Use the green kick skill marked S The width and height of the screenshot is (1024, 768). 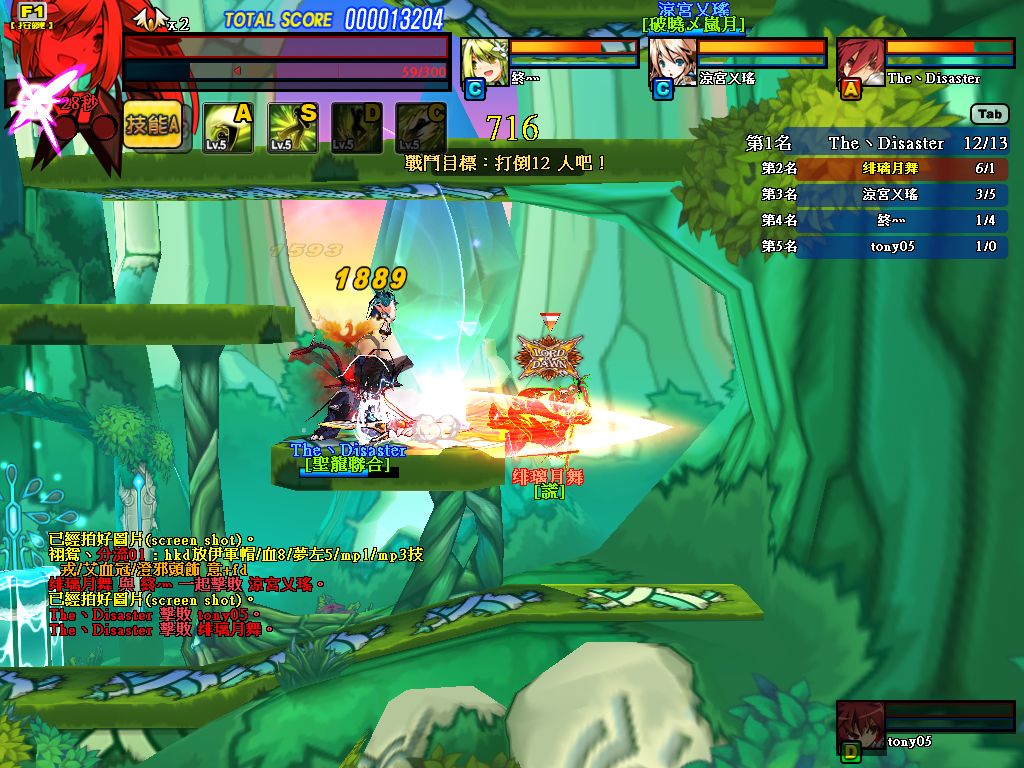tap(292, 128)
